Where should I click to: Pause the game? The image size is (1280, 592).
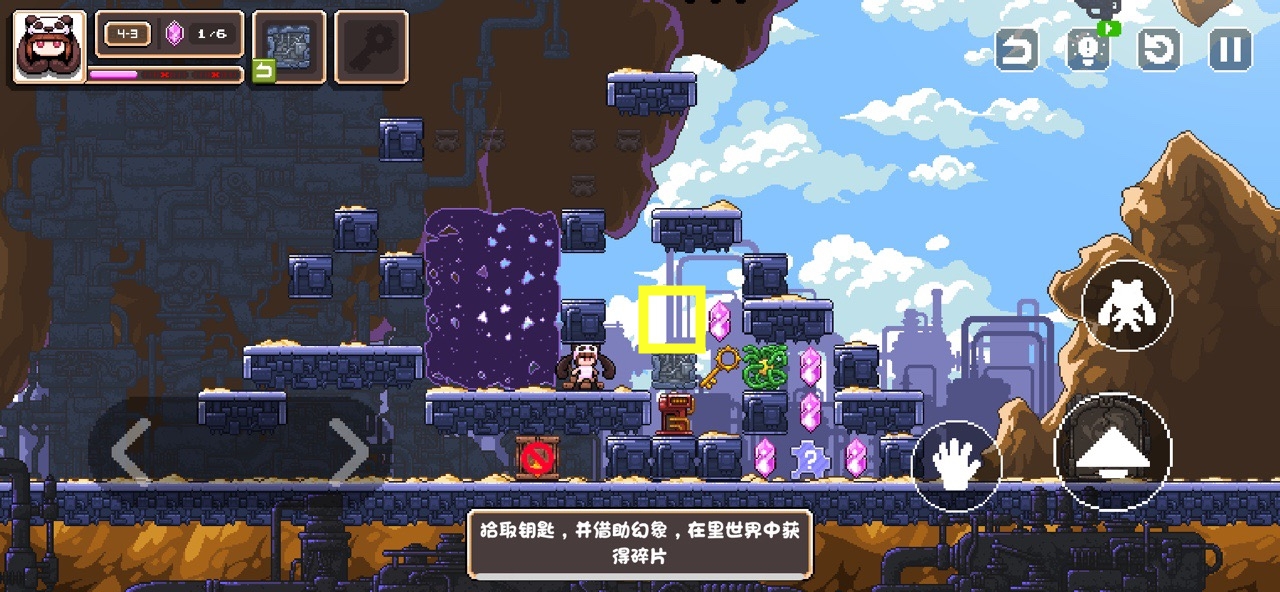click(1230, 49)
